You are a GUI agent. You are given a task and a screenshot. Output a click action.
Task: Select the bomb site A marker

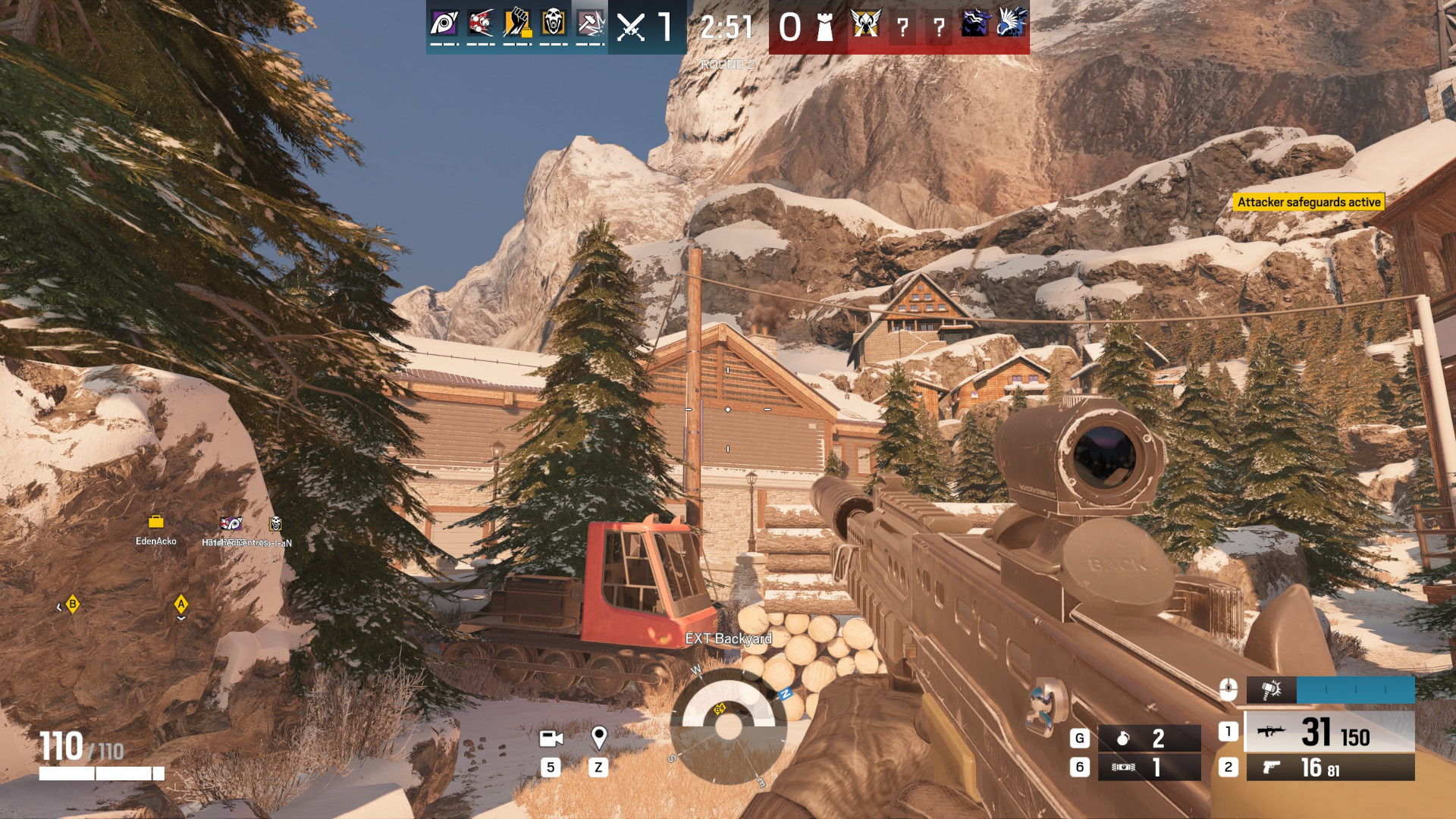point(180,604)
